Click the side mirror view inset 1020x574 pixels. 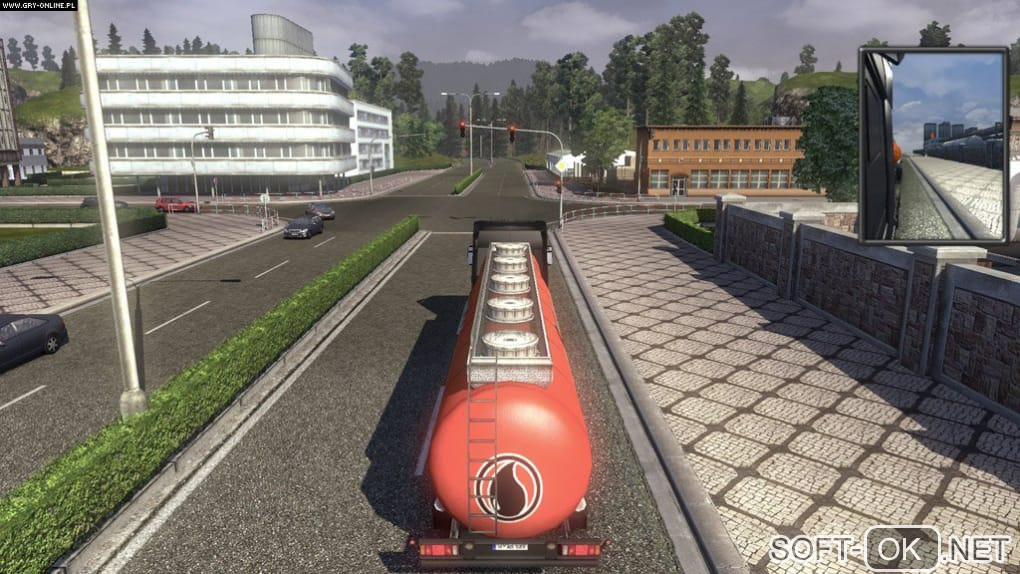pos(933,144)
